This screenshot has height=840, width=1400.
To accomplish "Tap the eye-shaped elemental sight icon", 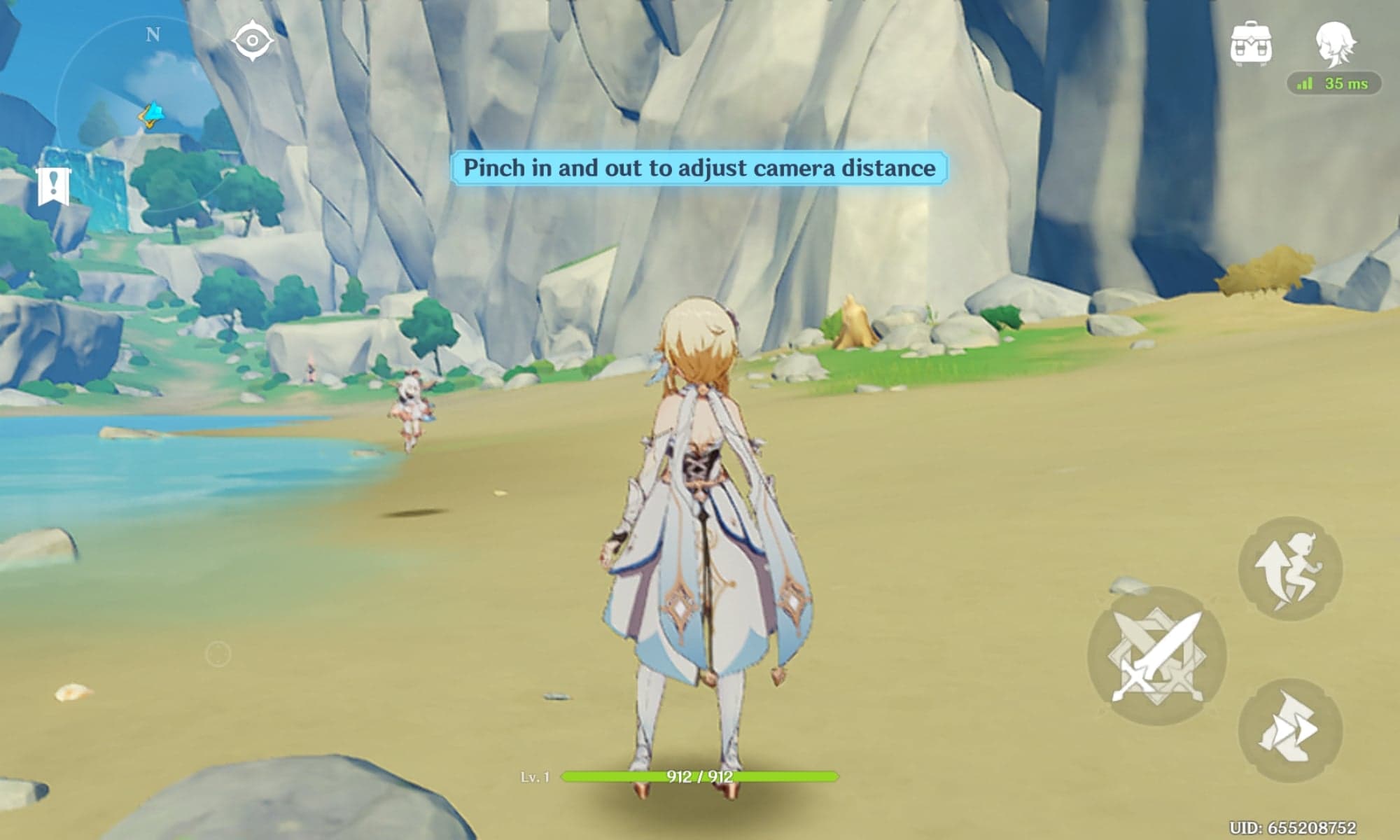I will tap(252, 41).
